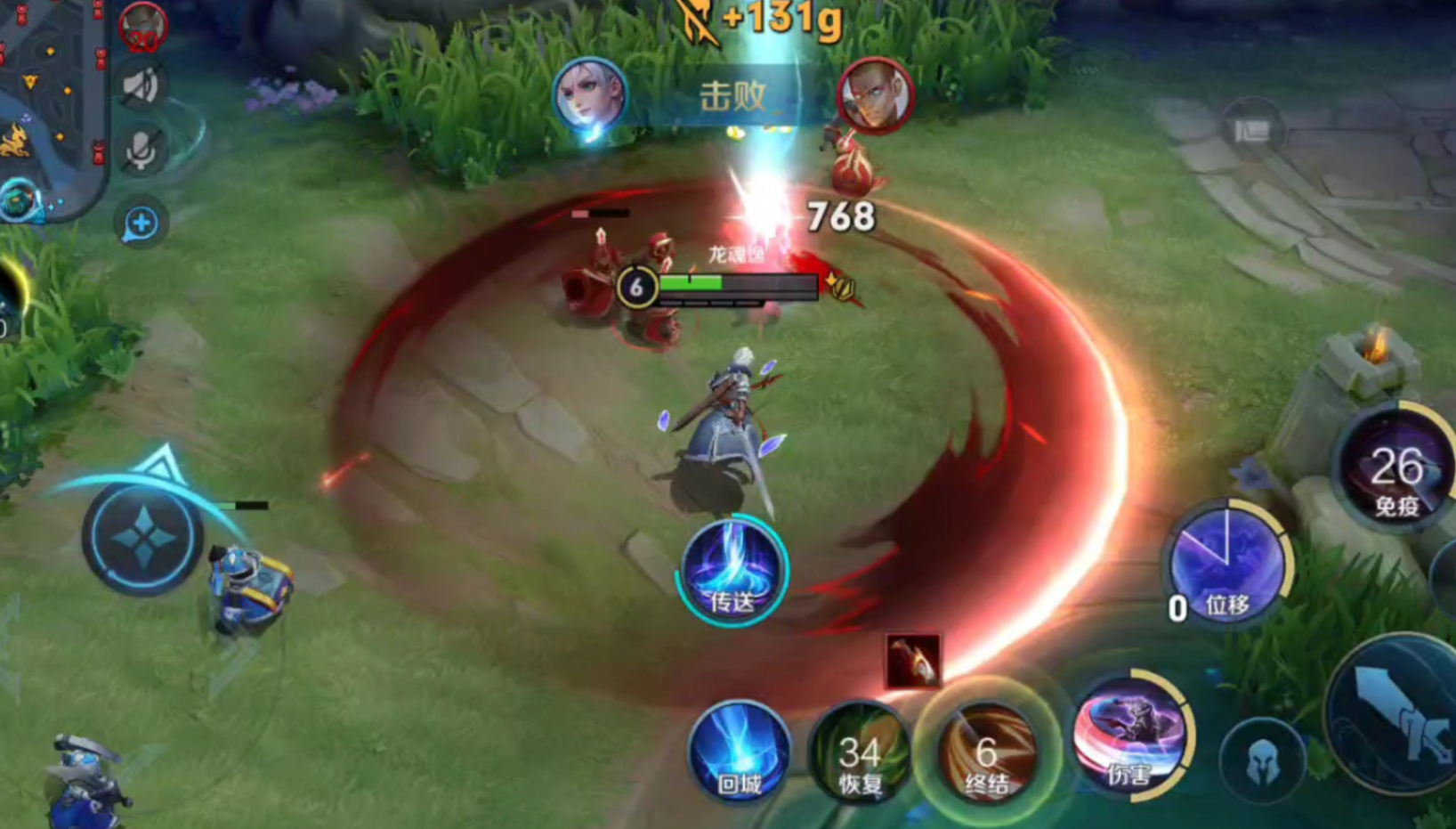1456x829 pixels.
Task: Use the red blade item icon
Action: point(912,661)
